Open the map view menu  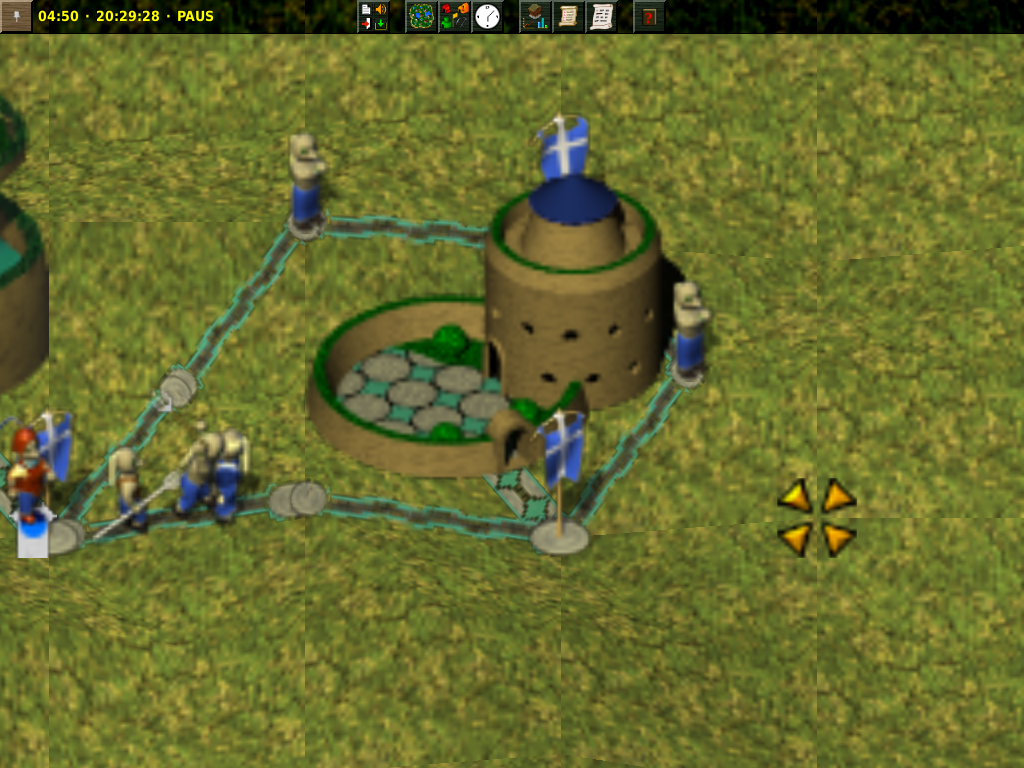[422, 16]
